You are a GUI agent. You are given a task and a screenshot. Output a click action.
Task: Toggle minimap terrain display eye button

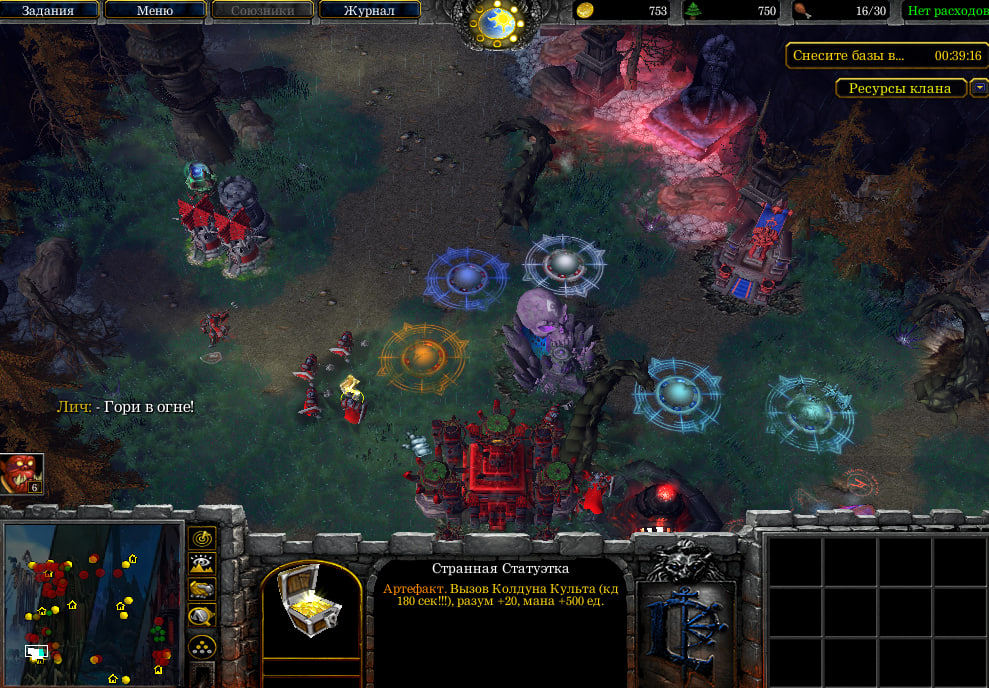pos(203,564)
